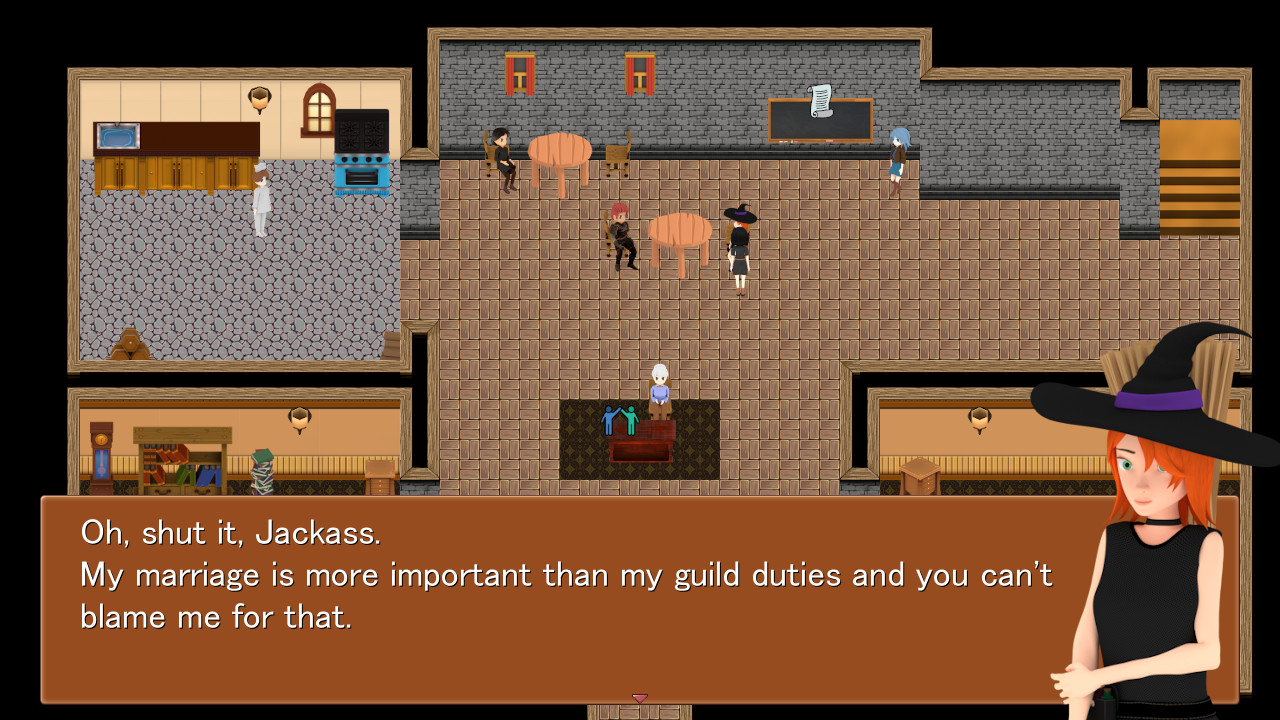Click the hanging lamp above the kitchen
The image size is (1280, 720).
258,95
